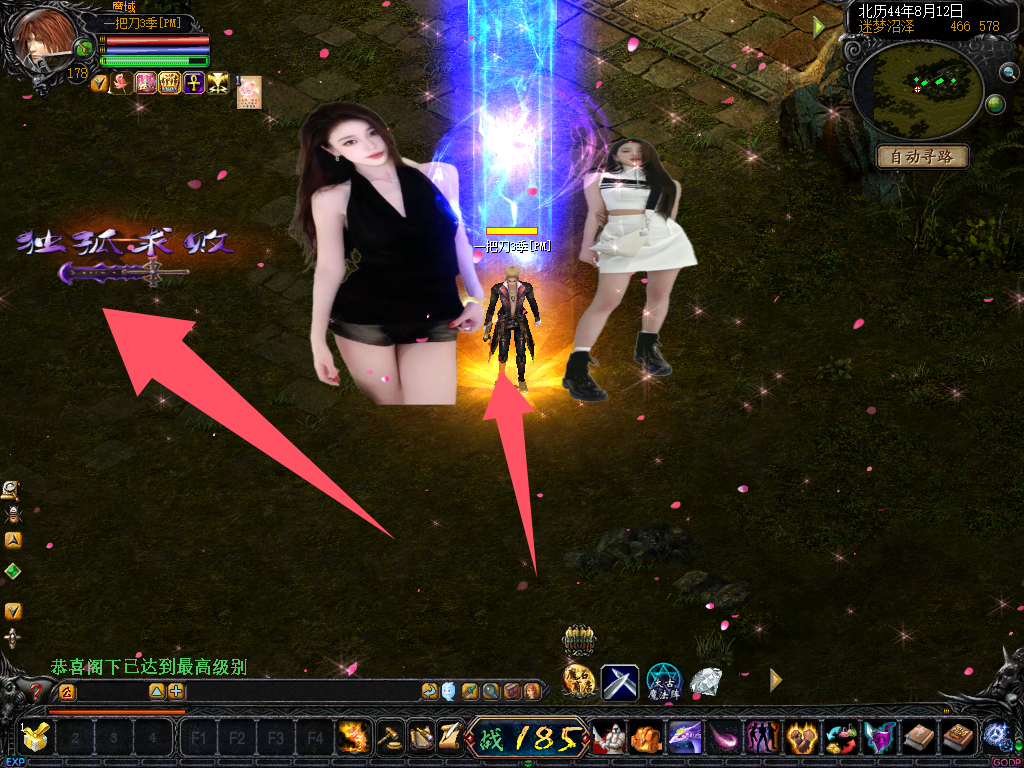
Task: Collapse the minimap with the green arrow
Action: (820, 27)
